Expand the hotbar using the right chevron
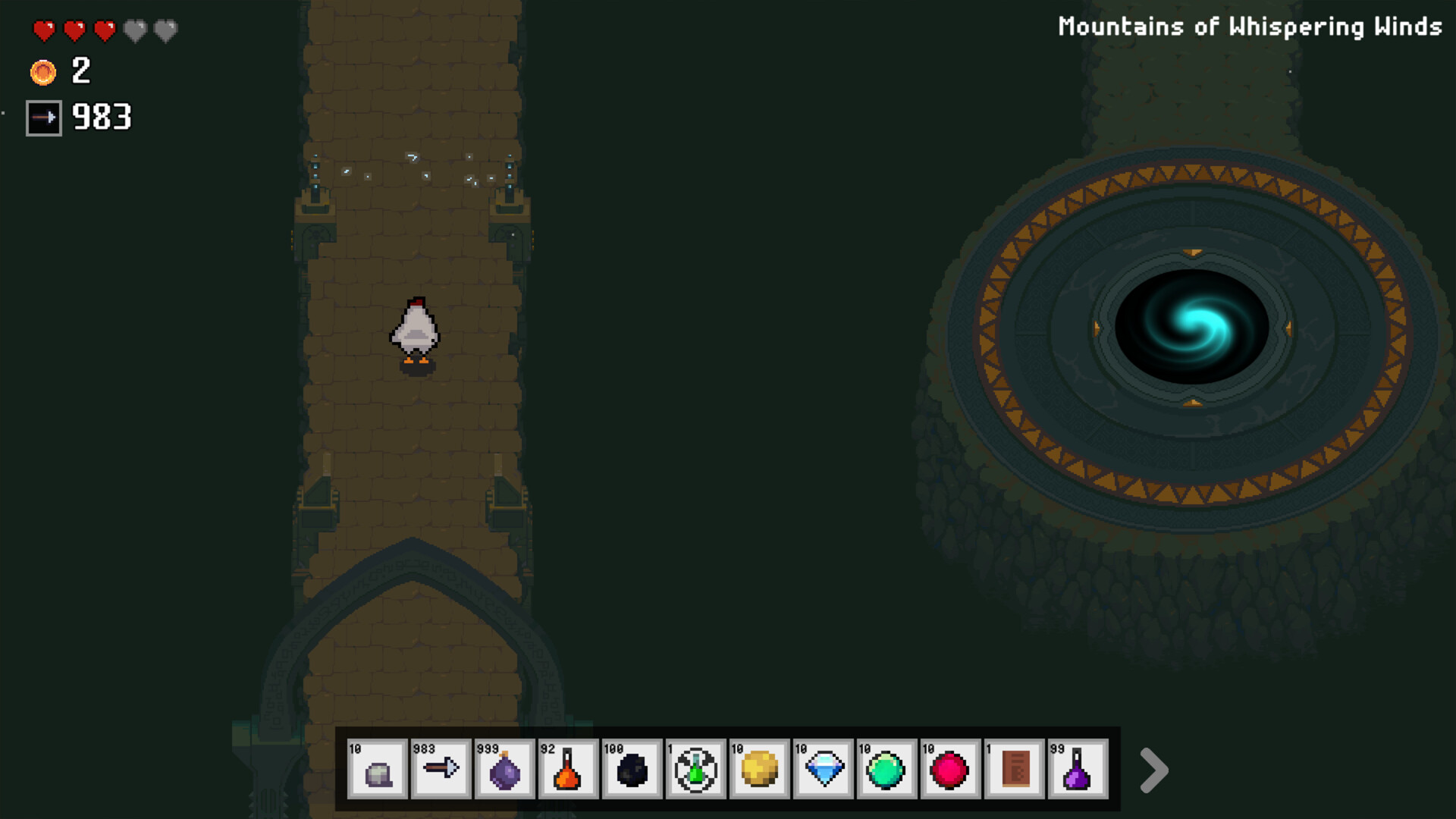Screen dimensions: 1456x819 (x=1154, y=770)
